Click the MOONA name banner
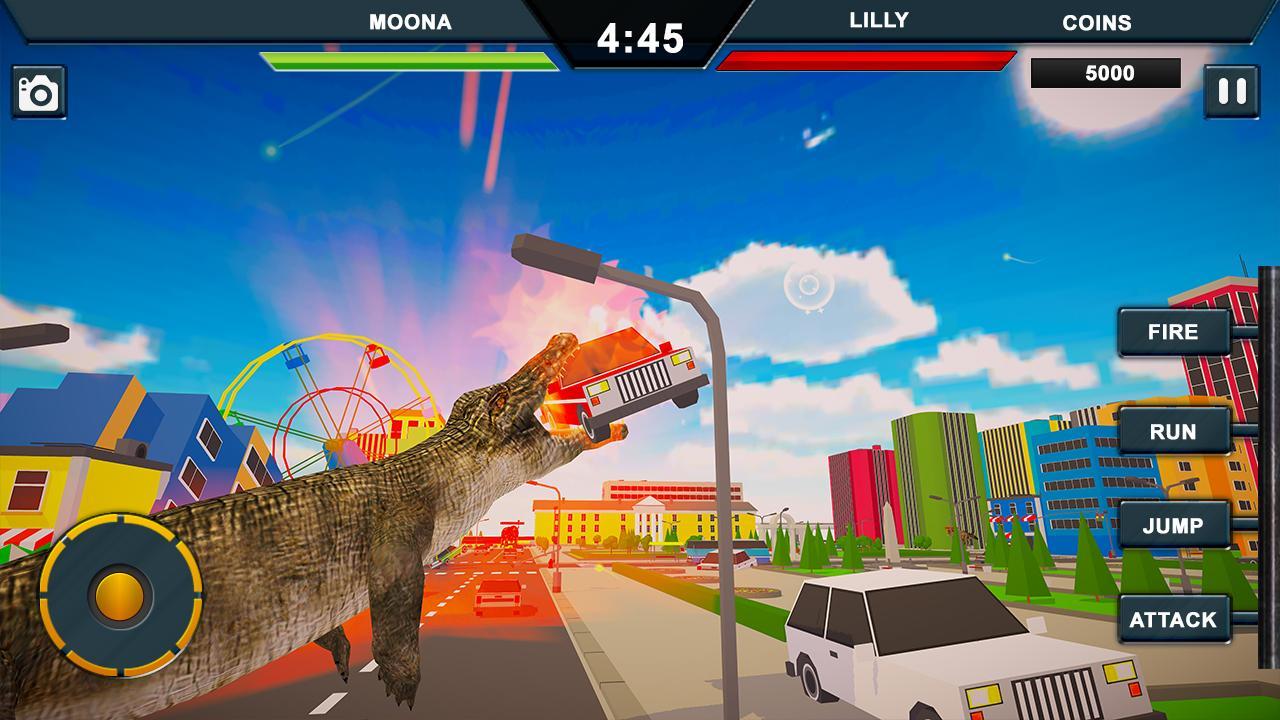Image resolution: width=1280 pixels, height=720 pixels. [412, 19]
